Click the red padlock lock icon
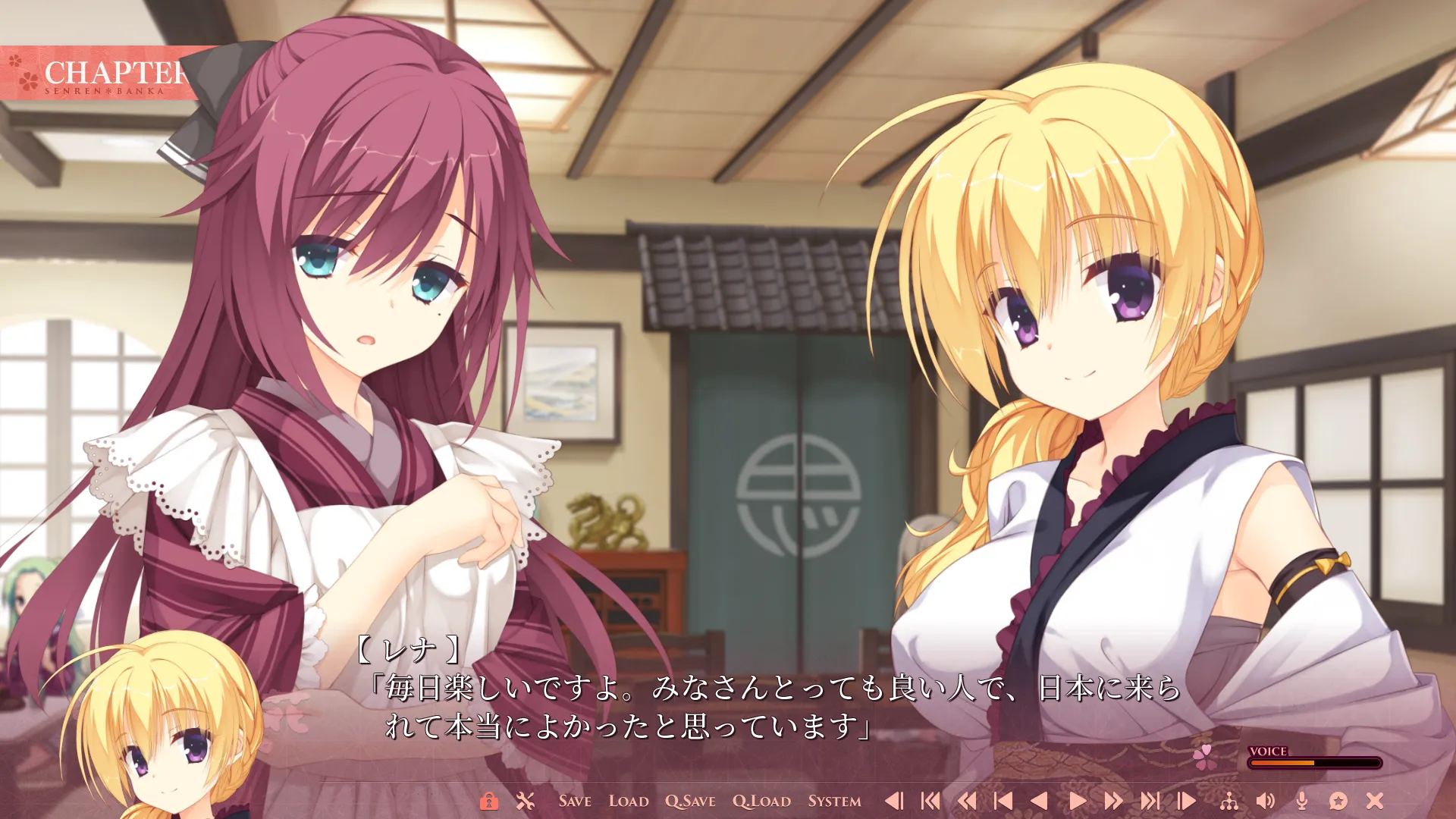The width and height of the screenshot is (1456, 819). pyautogui.click(x=489, y=801)
